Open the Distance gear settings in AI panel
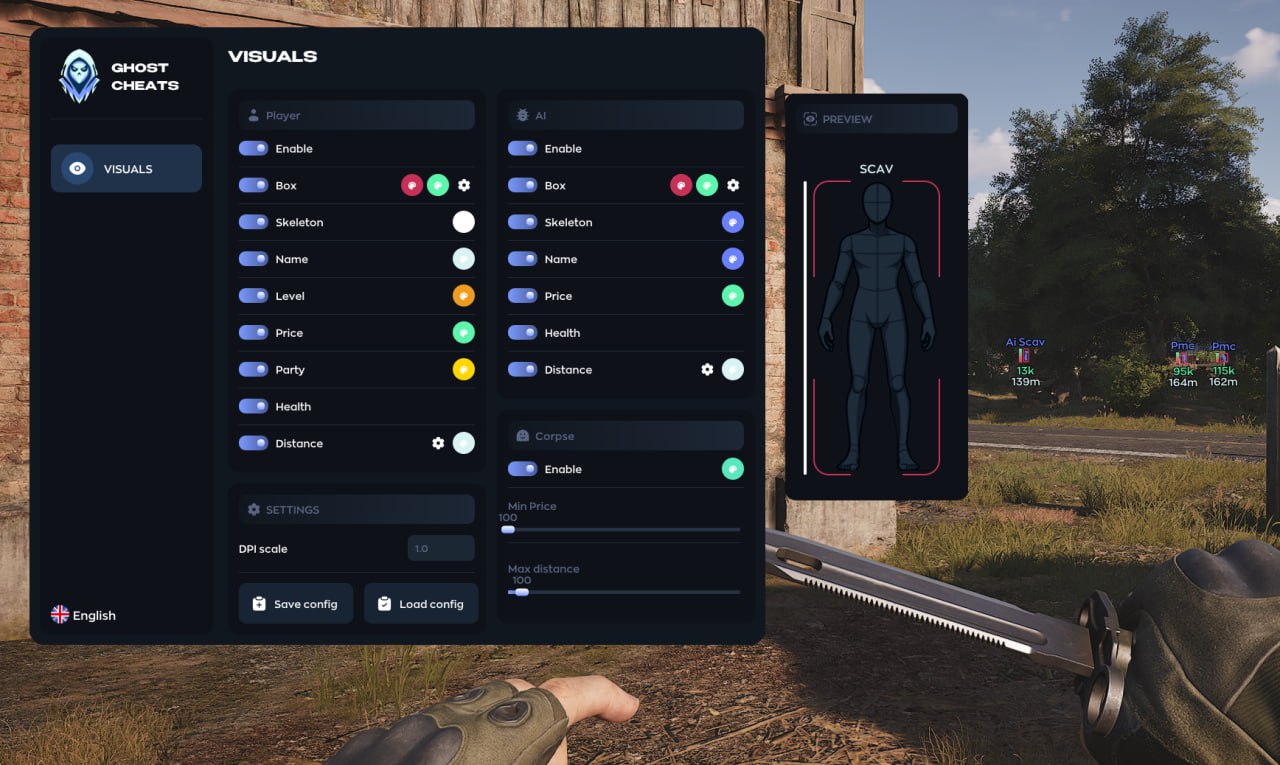Viewport: 1280px width, 765px height. point(708,369)
